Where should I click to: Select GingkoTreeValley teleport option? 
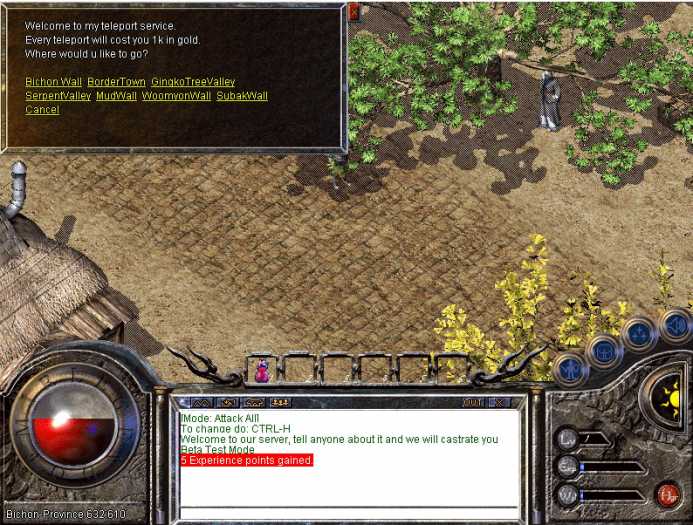coord(193,81)
